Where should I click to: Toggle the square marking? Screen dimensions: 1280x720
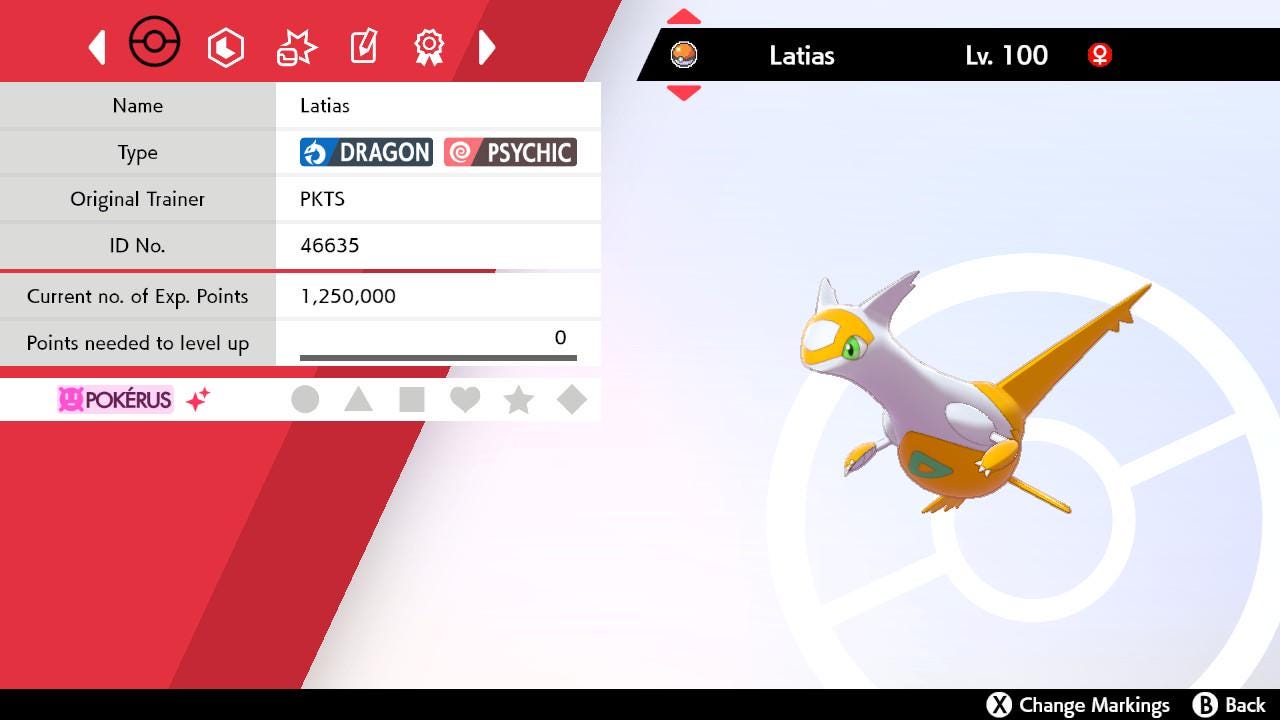coord(411,400)
